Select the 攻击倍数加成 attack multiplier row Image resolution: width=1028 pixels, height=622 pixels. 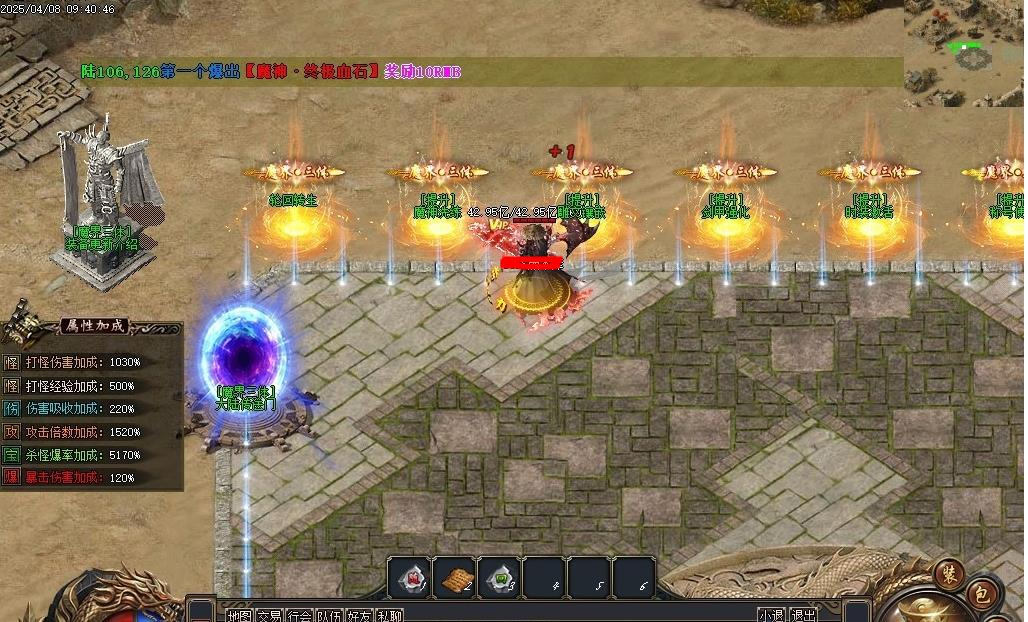click(82, 432)
